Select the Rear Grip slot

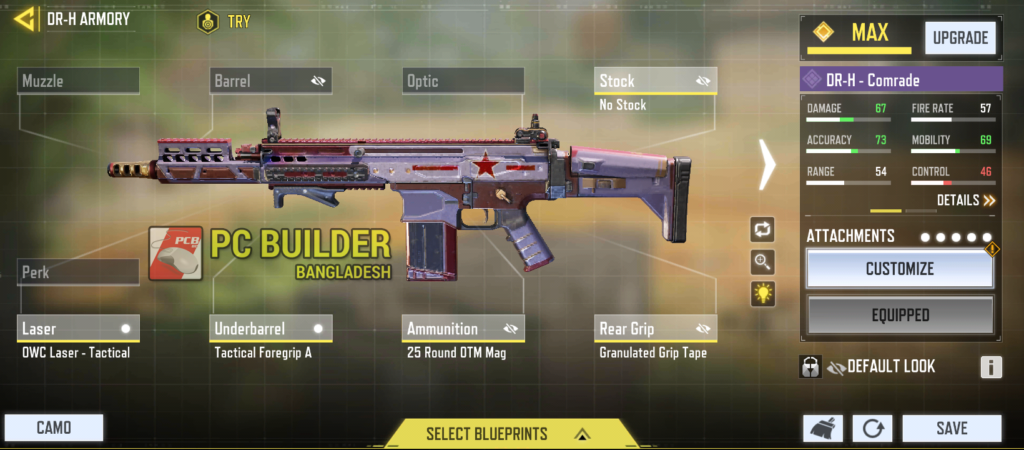pyautogui.click(x=656, y=328)
